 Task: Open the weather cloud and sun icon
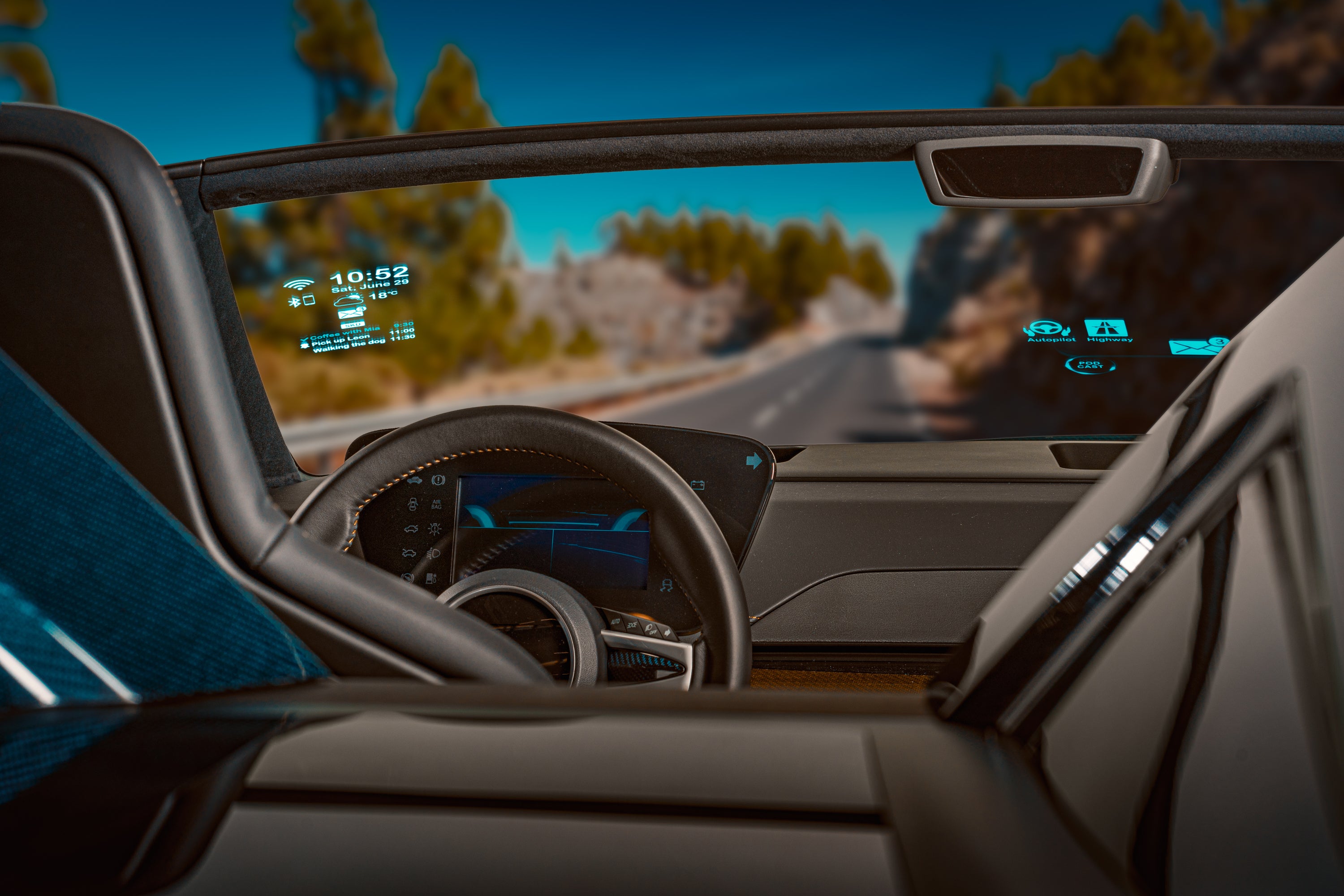(348, 300)
